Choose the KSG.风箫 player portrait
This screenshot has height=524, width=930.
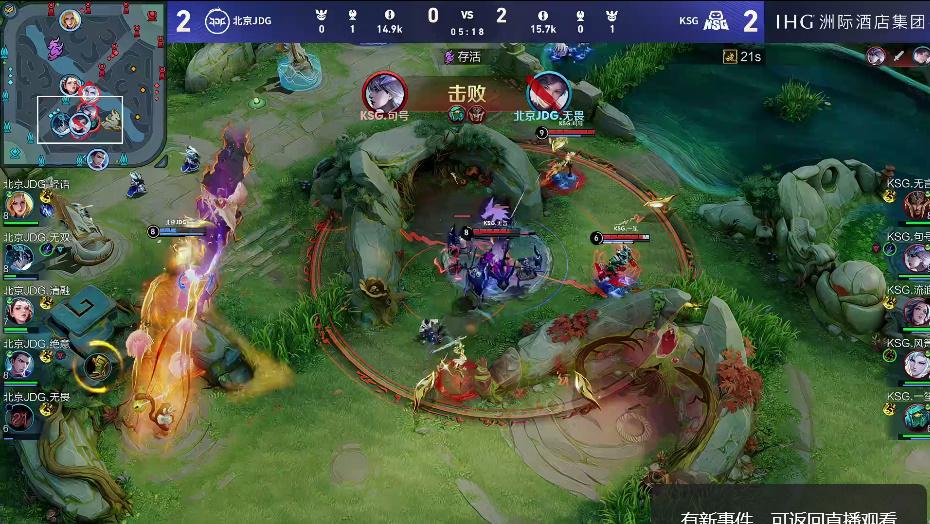coord(915,365)
